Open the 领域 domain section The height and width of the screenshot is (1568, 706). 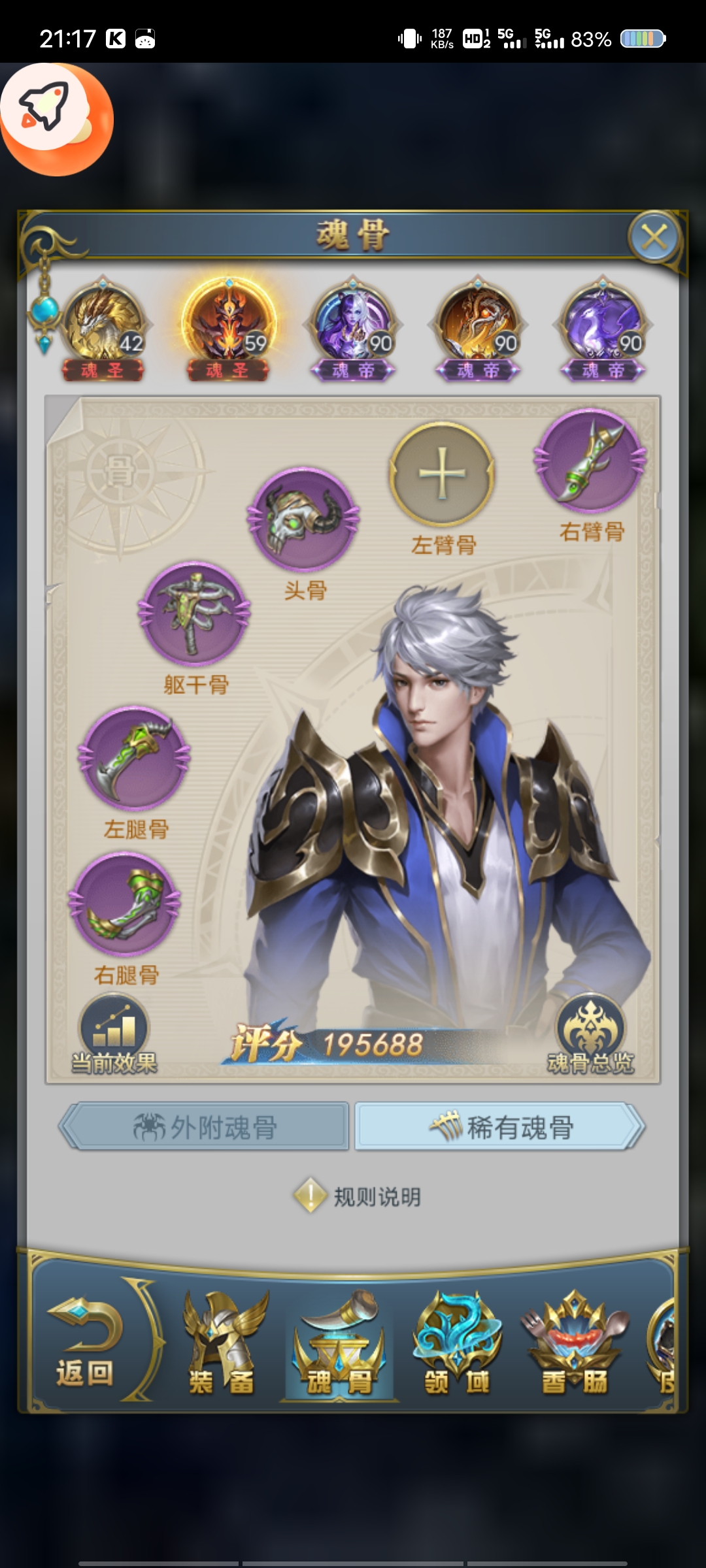coord(457,1345)
